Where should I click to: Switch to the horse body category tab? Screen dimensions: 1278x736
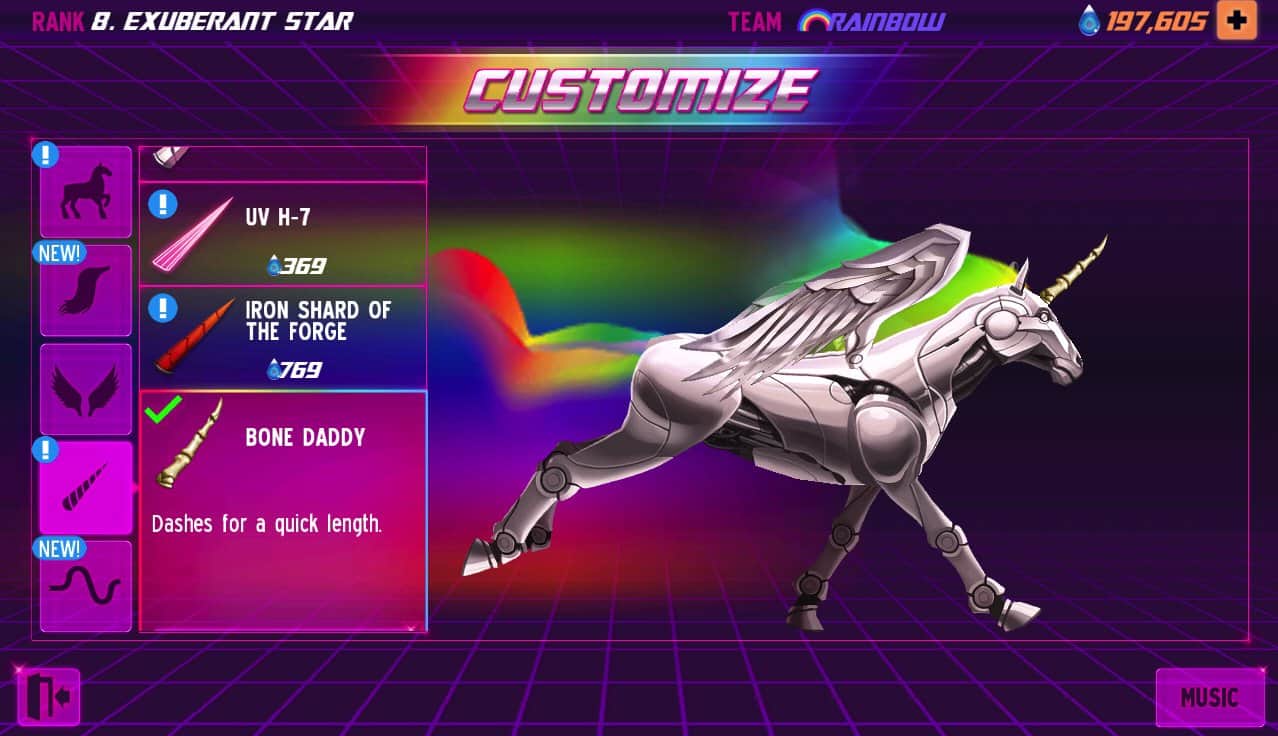[85, 192]
